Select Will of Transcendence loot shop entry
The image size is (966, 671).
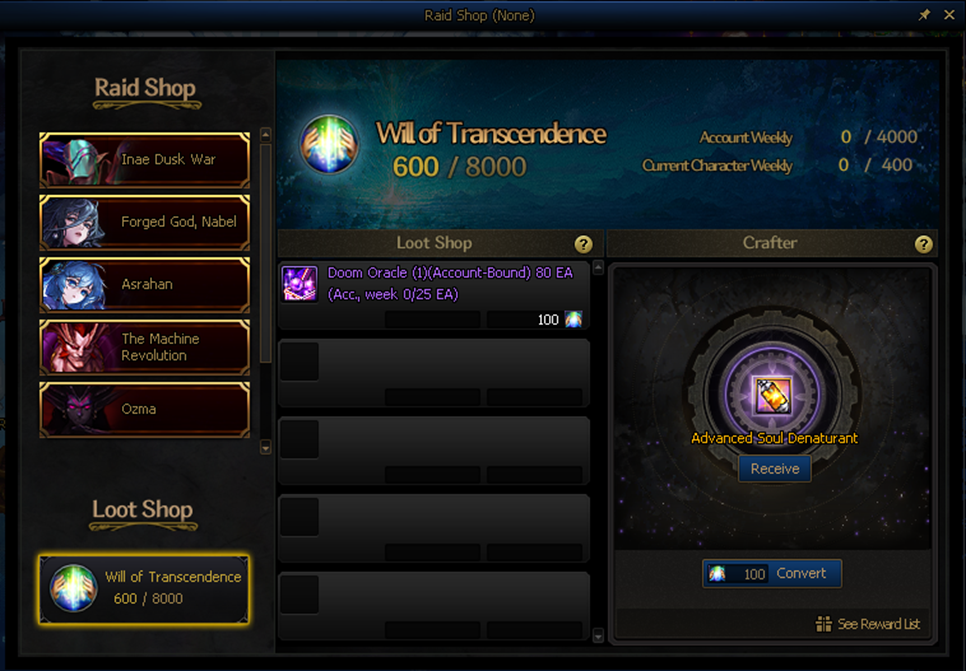pyautogui.click(x=144, y=589)
